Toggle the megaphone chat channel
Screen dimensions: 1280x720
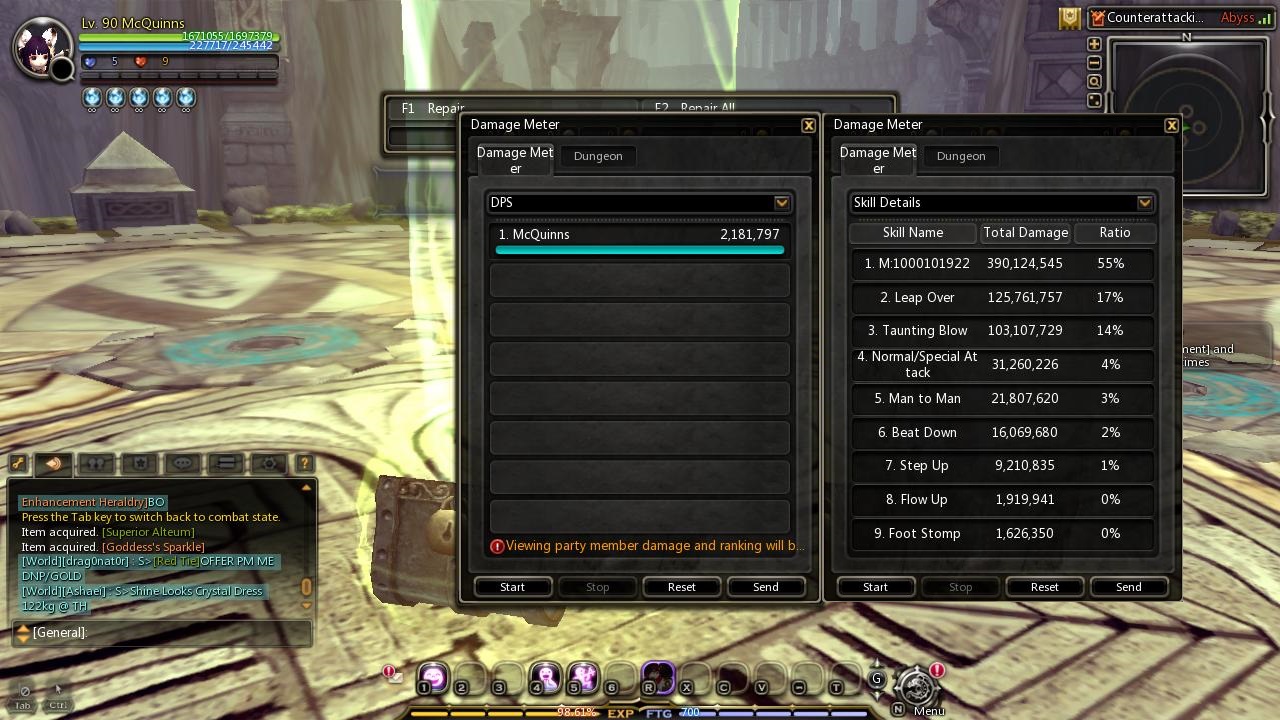52,463
